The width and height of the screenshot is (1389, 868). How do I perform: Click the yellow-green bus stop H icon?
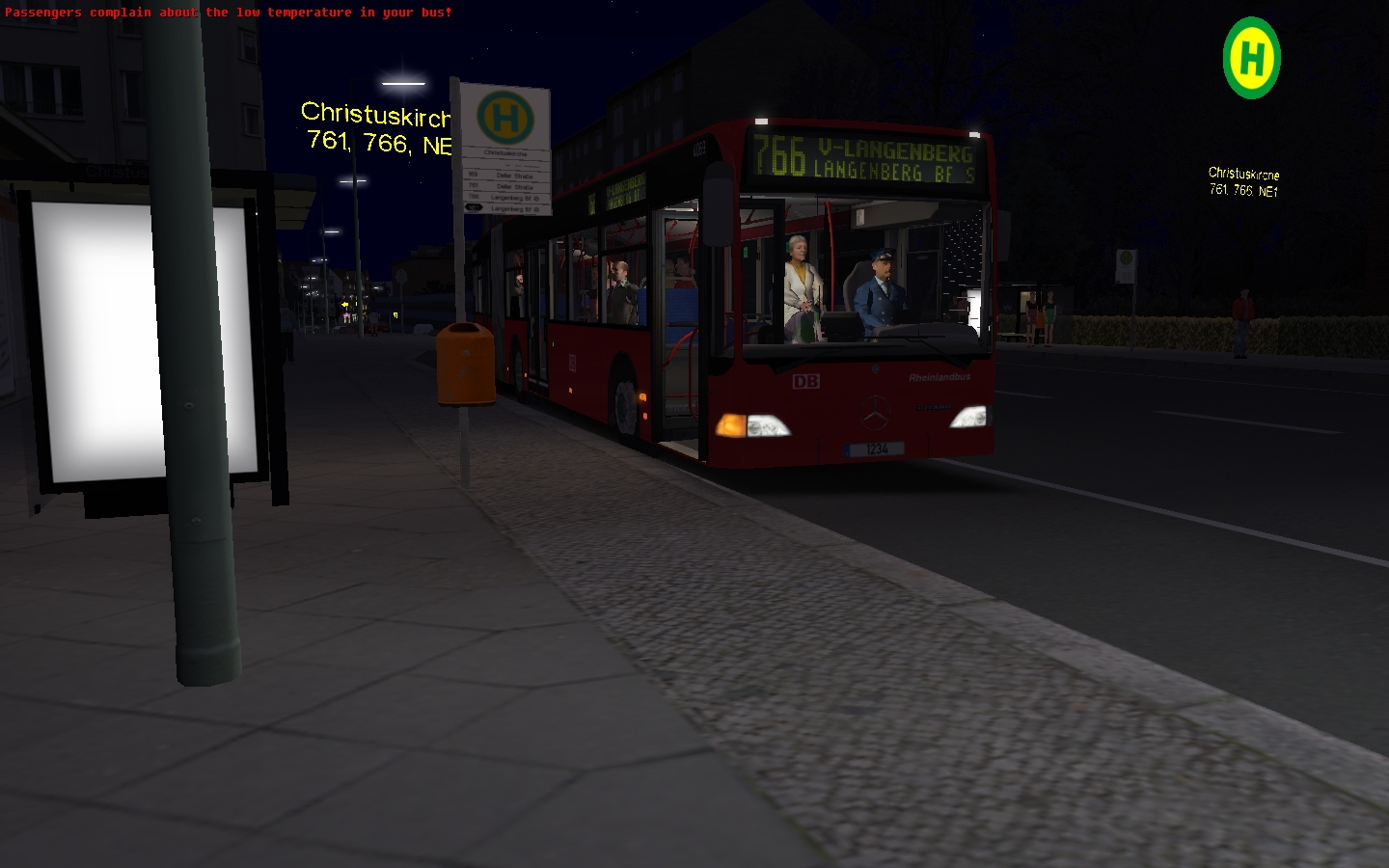pos(1251,58)
